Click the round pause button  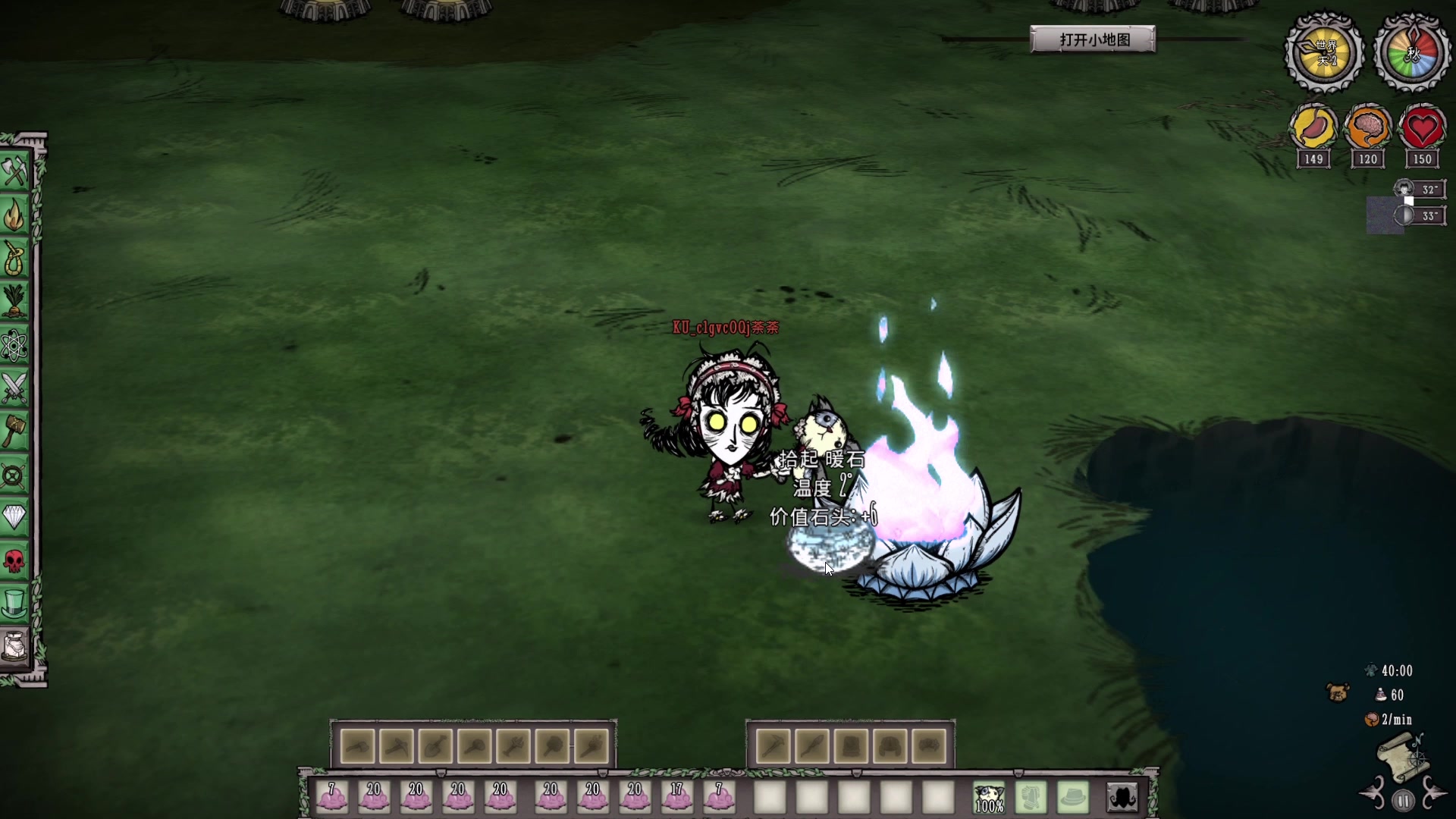pos(1403,801)
